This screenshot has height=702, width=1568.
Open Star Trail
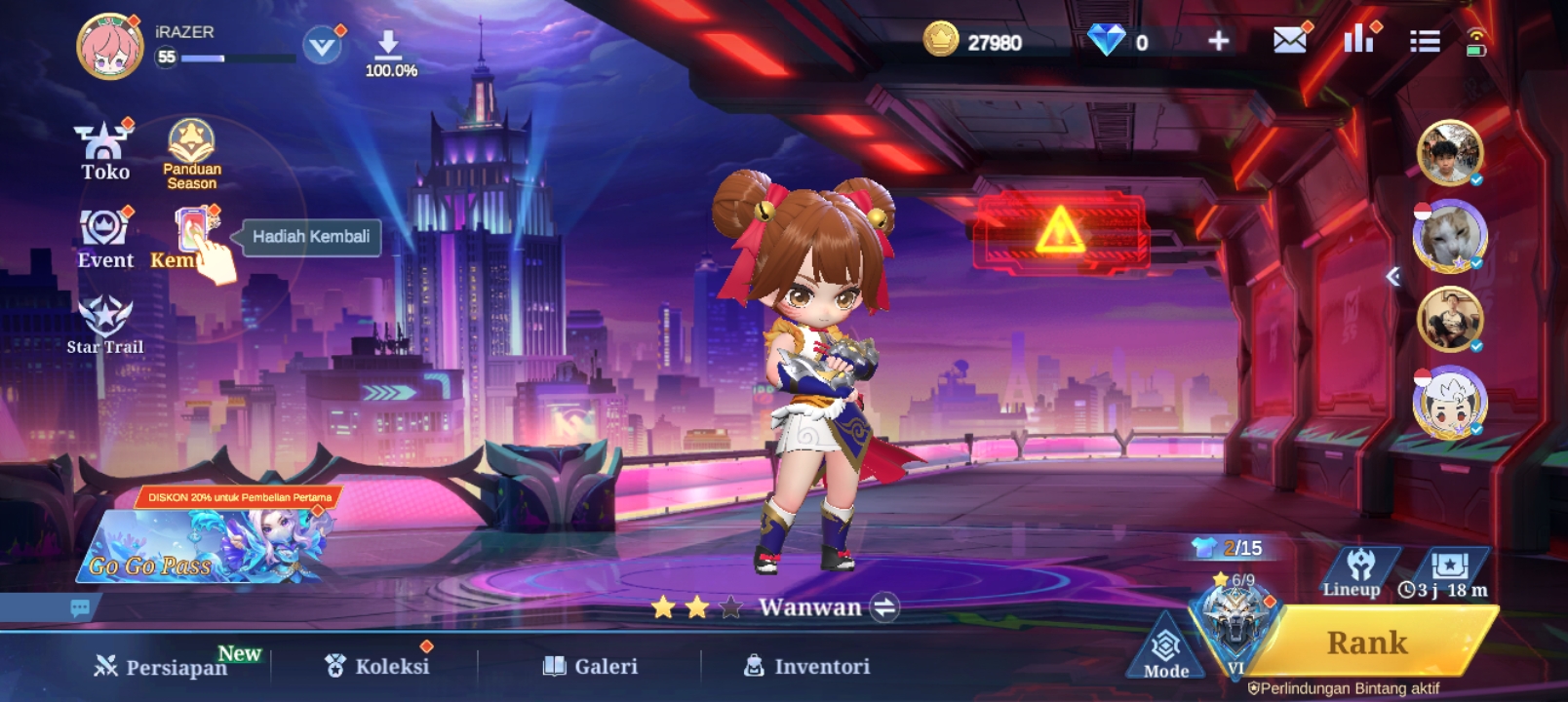[x=105, y=325]
